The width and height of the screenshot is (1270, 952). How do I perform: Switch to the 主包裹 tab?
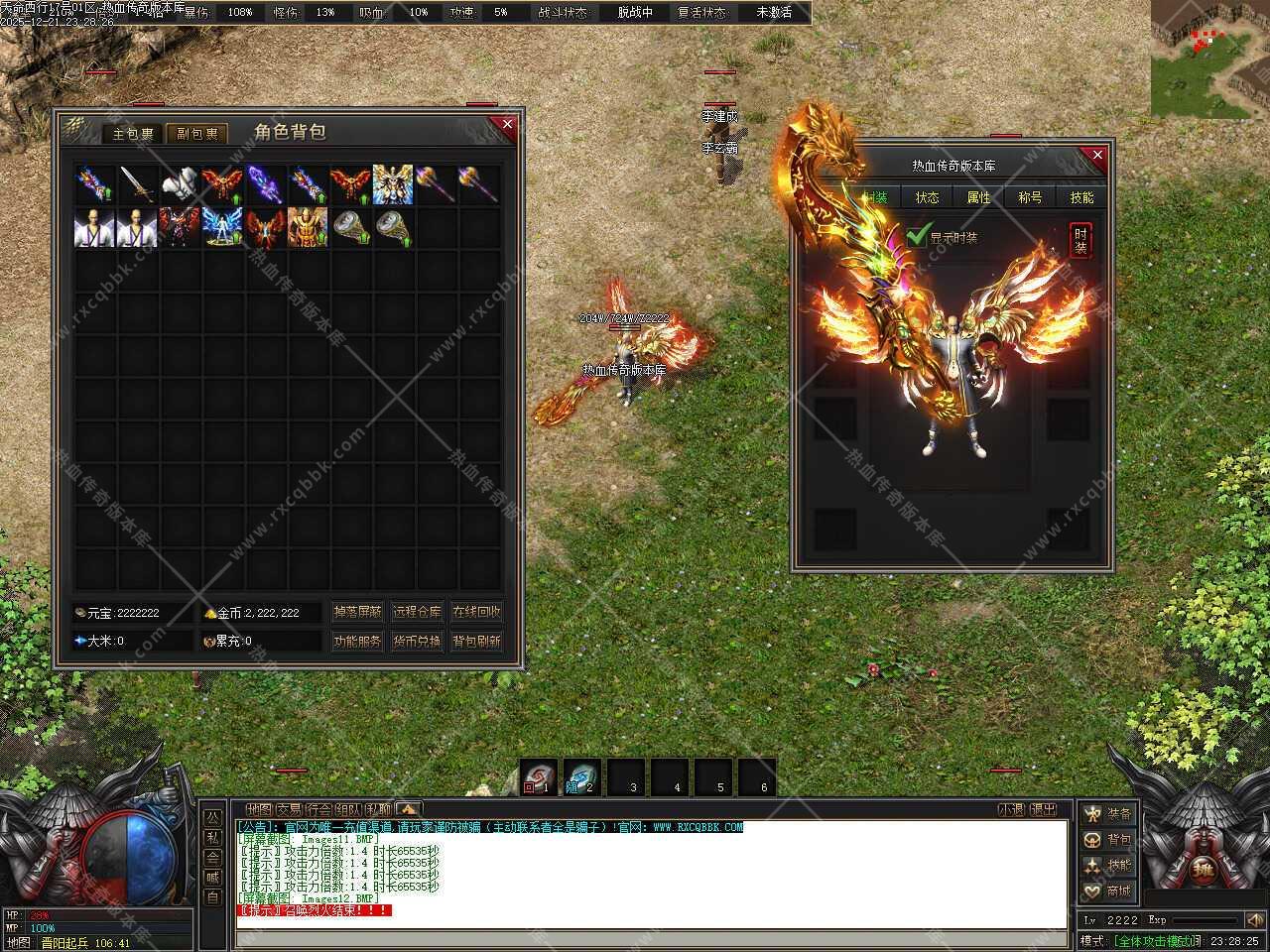pos(132,133)
